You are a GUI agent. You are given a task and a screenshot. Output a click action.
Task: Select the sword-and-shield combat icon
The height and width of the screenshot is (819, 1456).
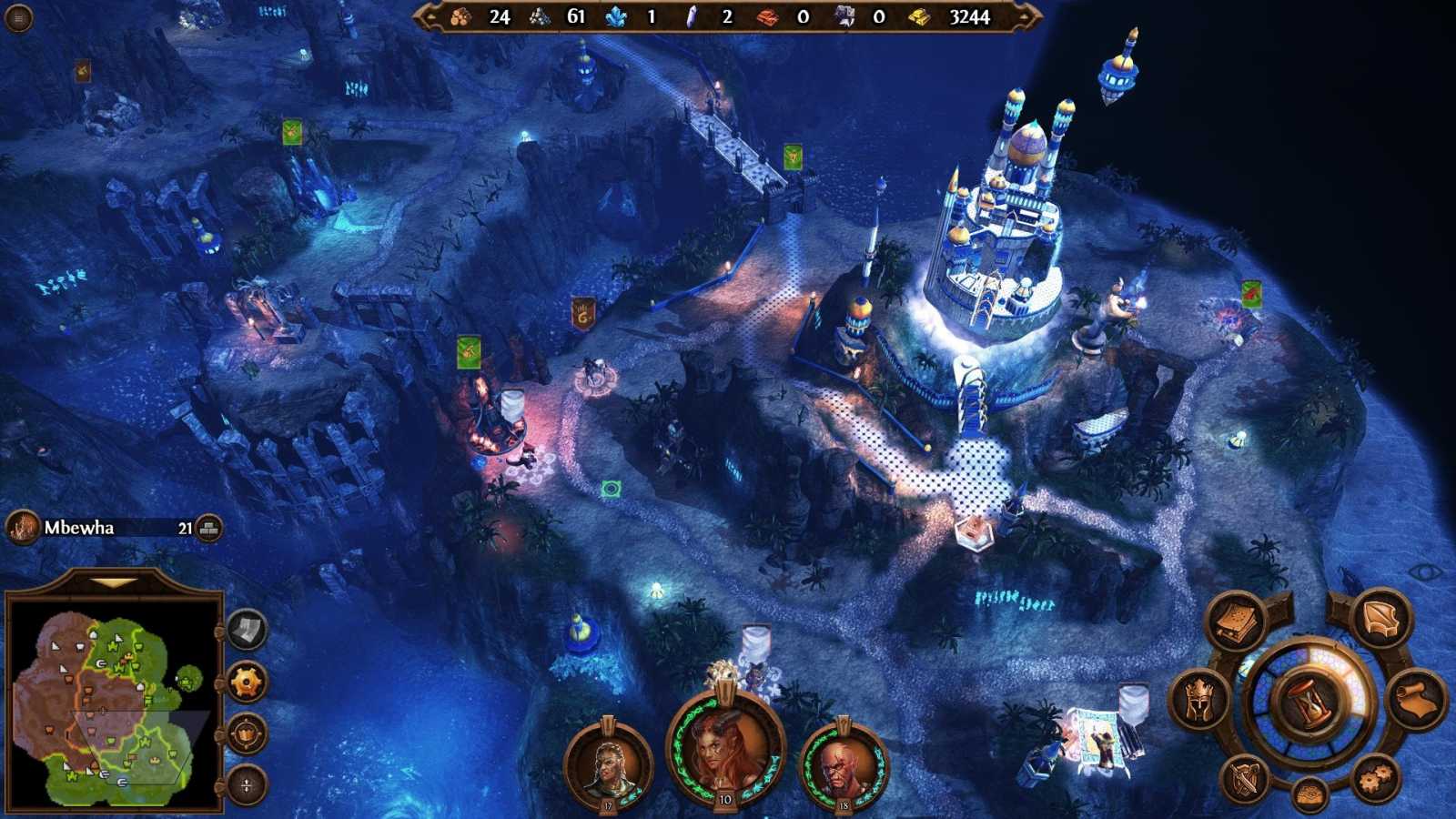pos(1244,780)
